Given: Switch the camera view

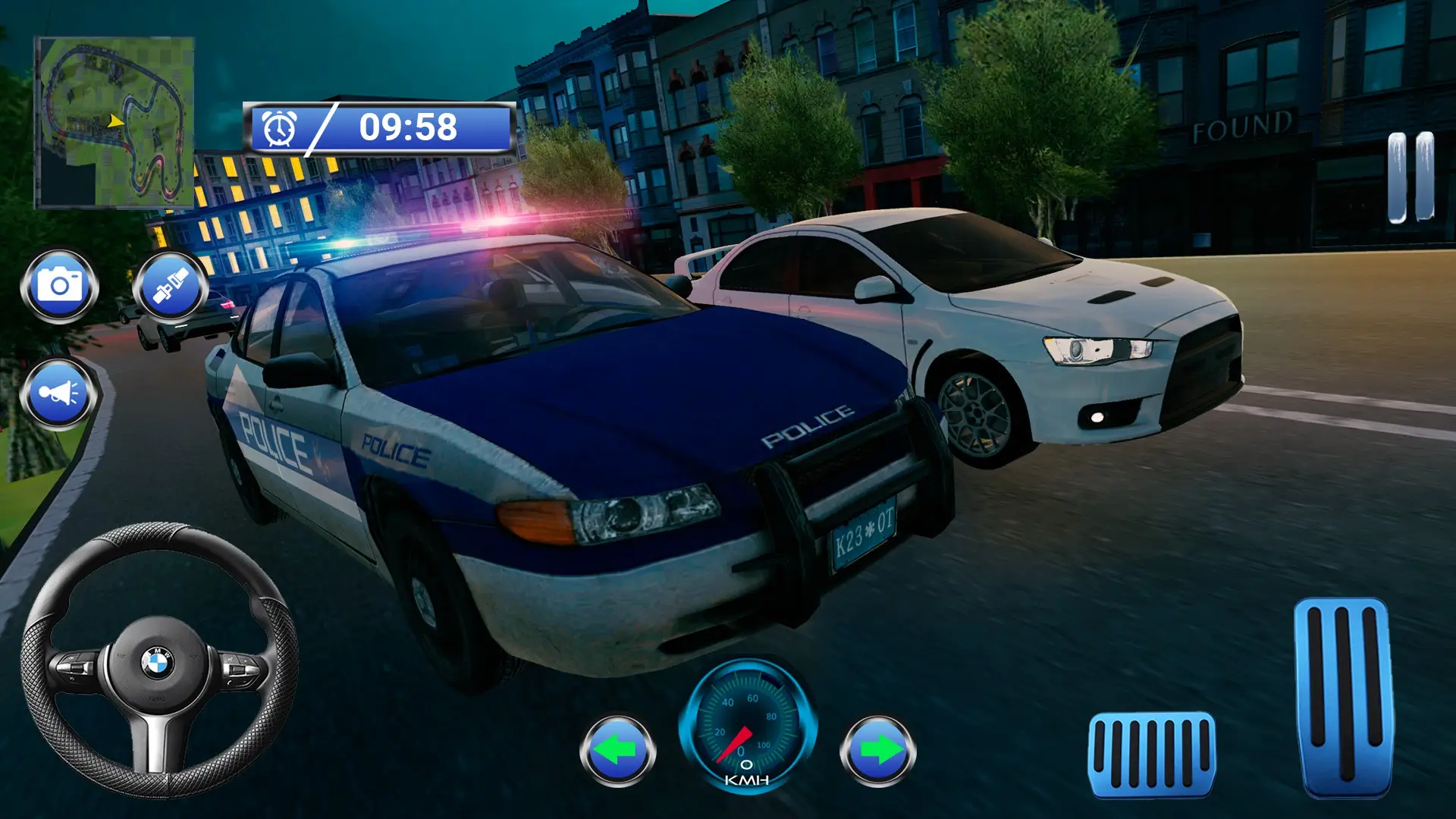Looking at the screenshot, I should 59,287.
